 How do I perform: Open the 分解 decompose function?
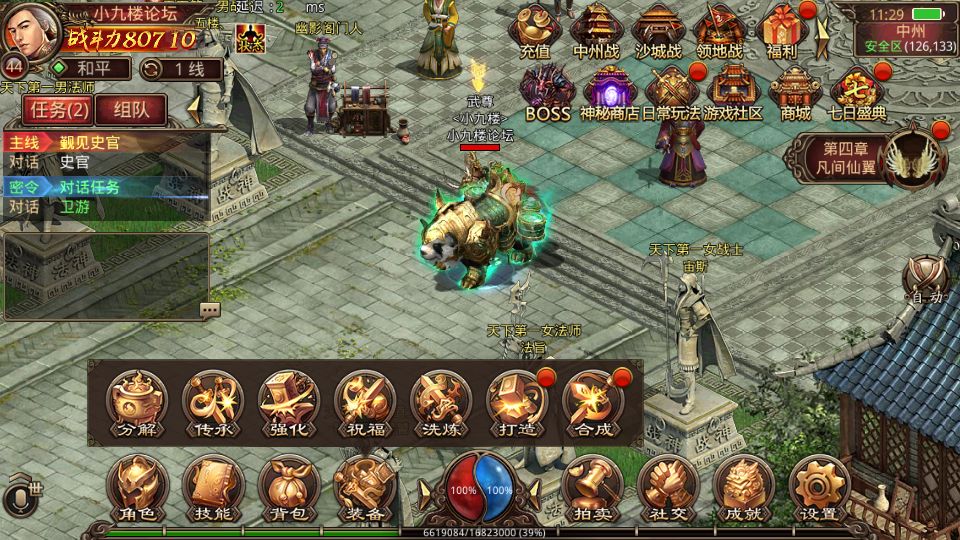click(x=137, y=403)
